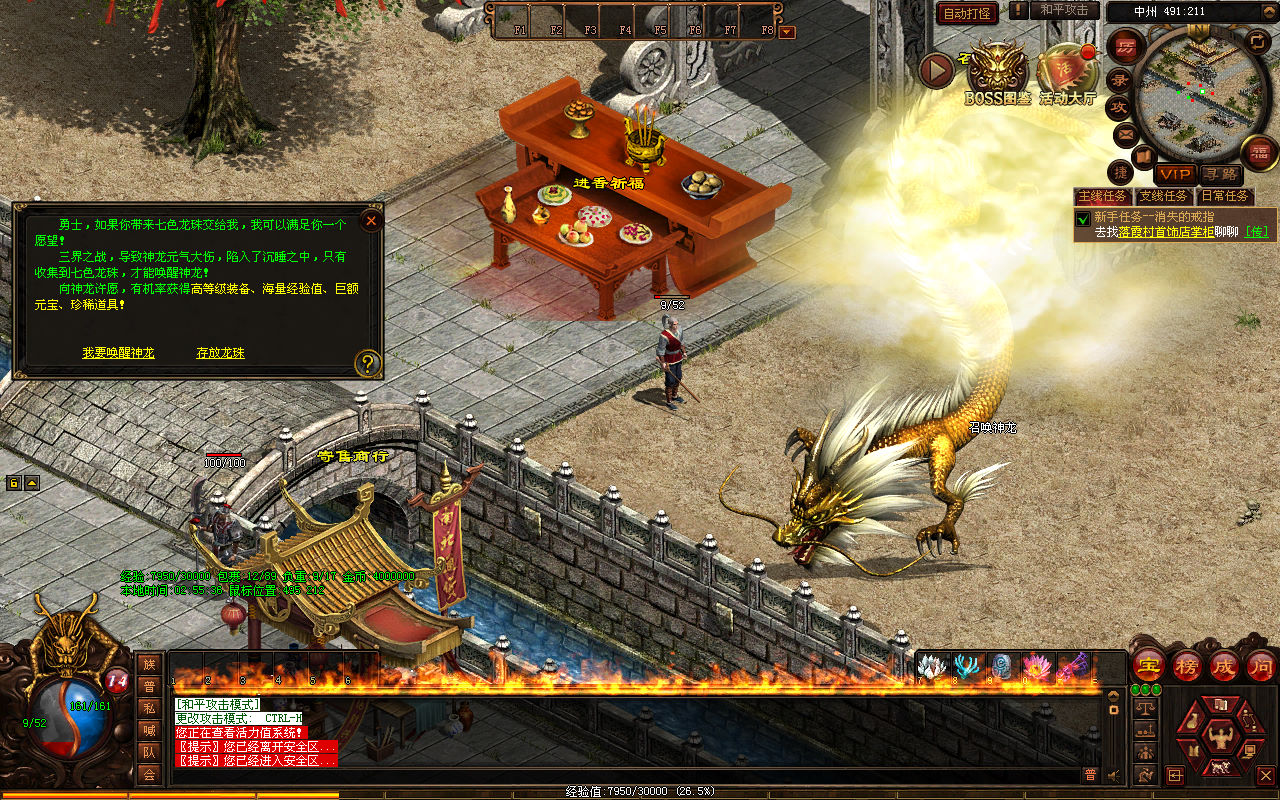The height and width of the screenshot is (800, 1280).
Task: Open the 榜 ranking orb button
Action: (x=1187, y=664)
